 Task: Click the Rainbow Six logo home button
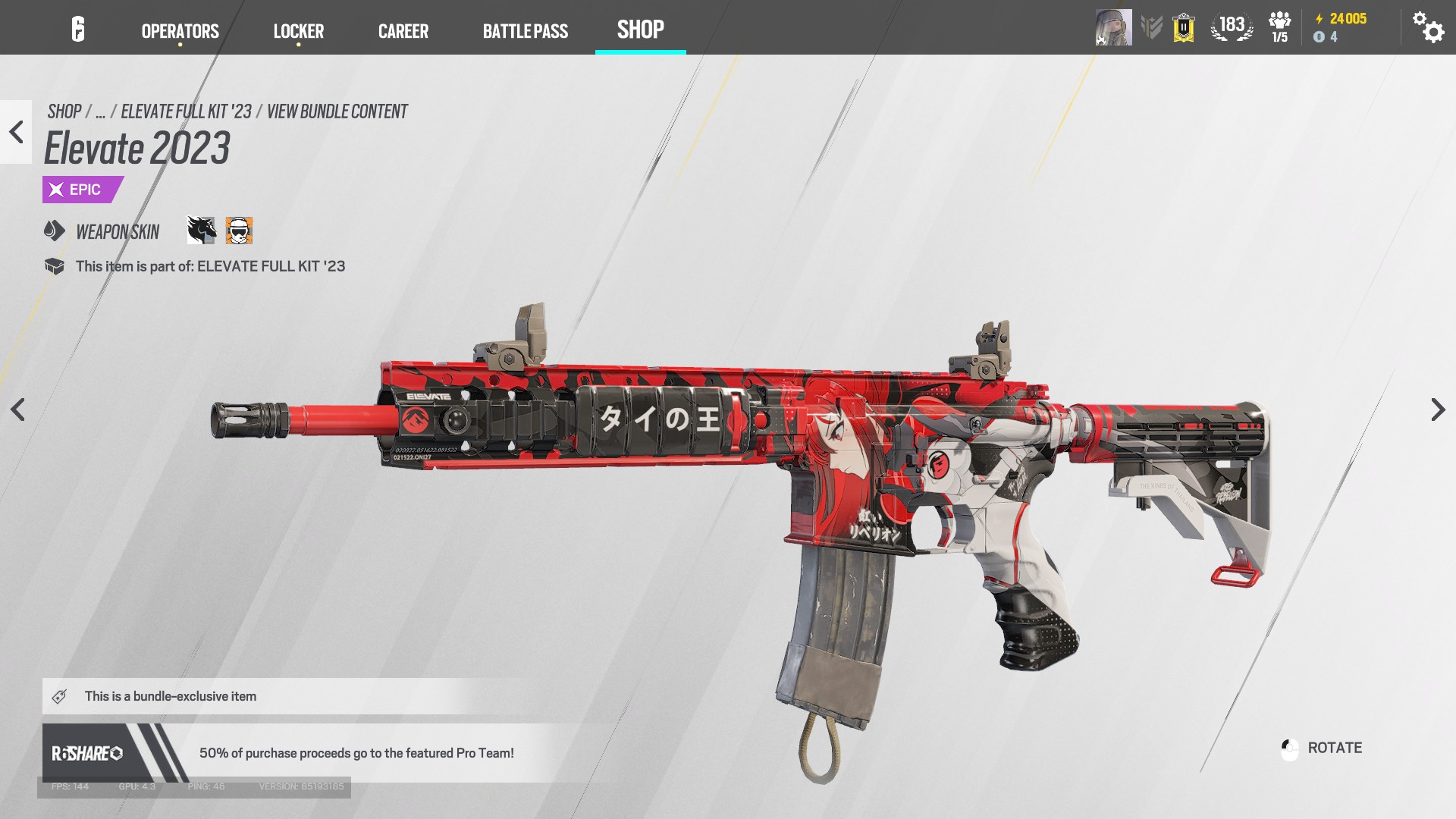point(78,30)
